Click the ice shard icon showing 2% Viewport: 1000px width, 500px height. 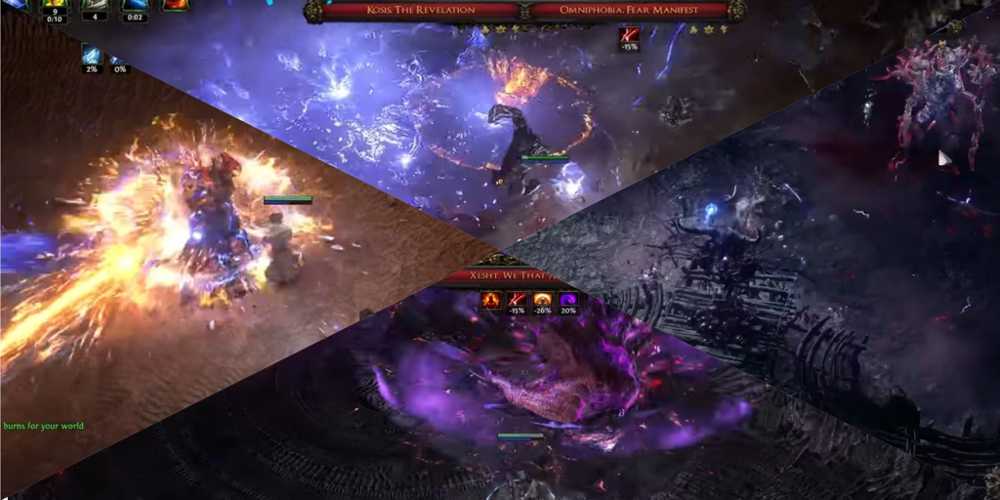click(92, 57)
